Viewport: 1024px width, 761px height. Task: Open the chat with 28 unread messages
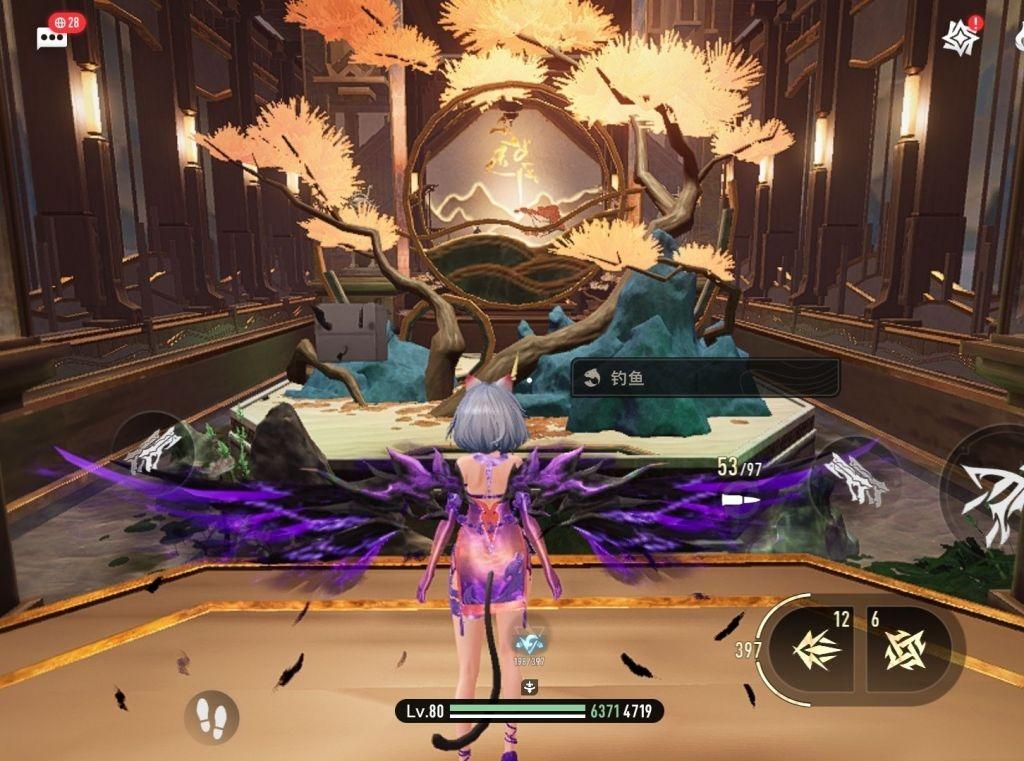(x=52, y=37)
